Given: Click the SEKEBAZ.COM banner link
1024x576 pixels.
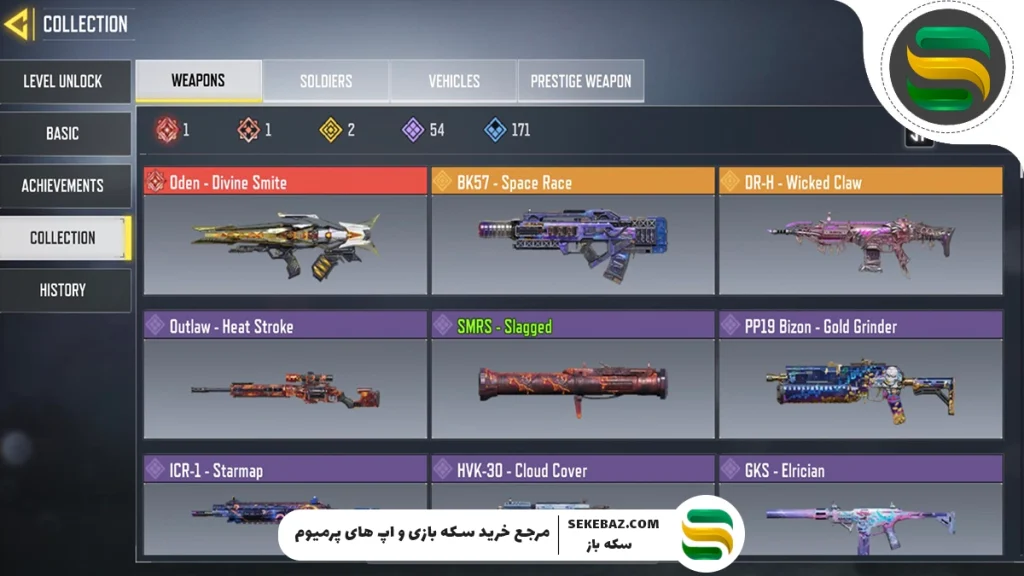Looking at the screenshot, I should point(613,524).
